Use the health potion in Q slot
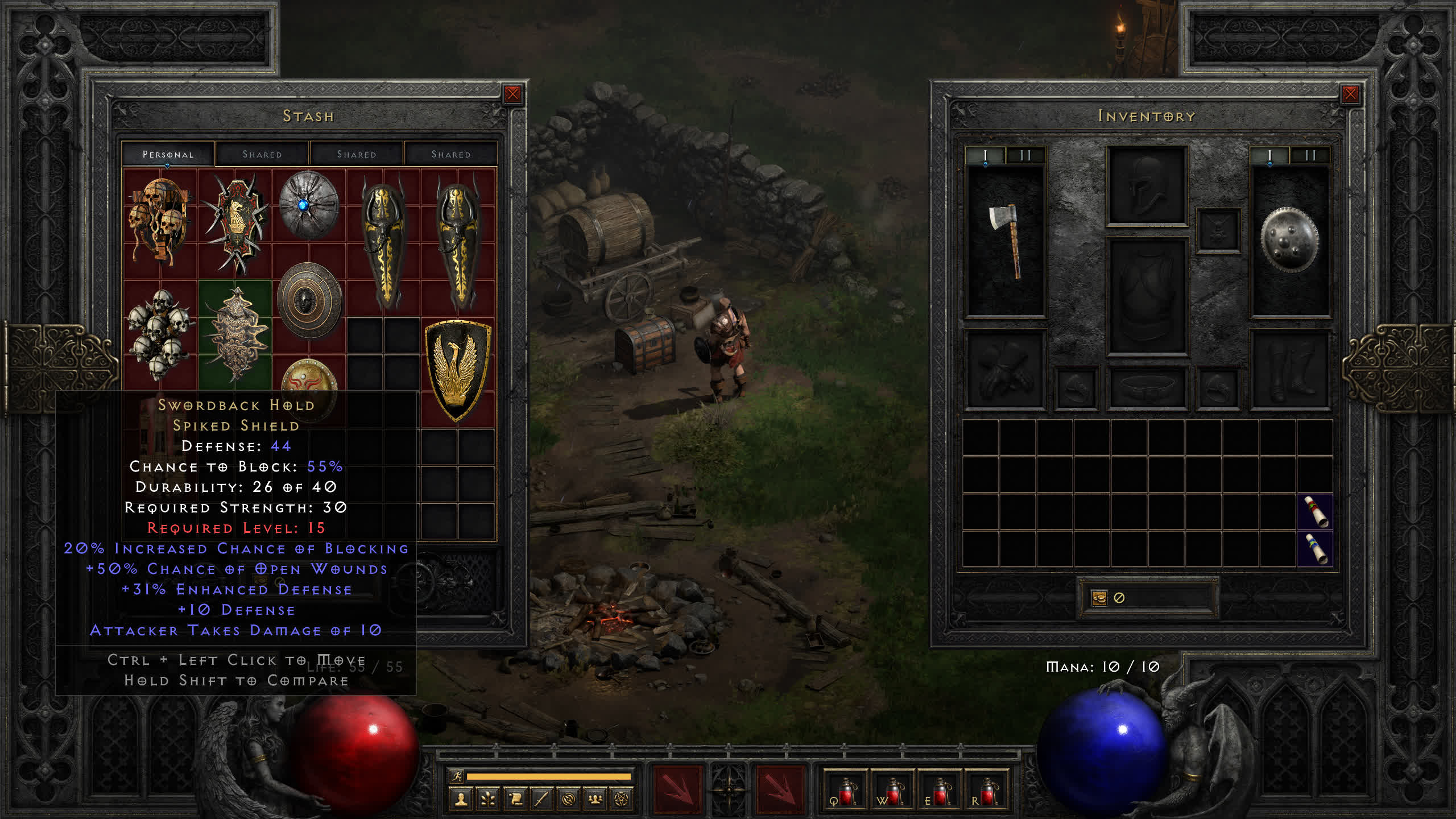 pyautogui.click(x=845, y=791)
